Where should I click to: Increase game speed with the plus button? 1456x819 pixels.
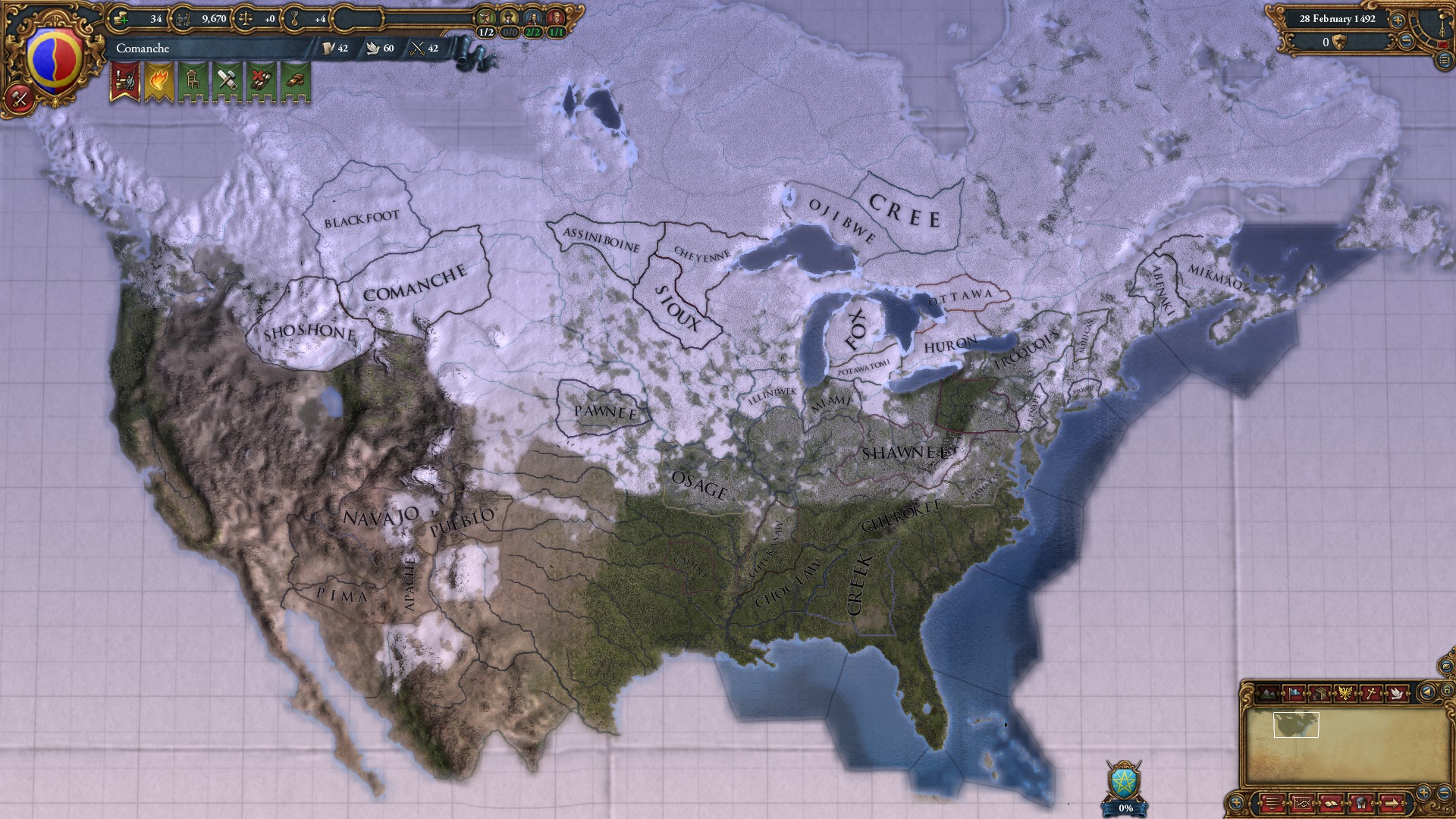[x=1398, y=20]
